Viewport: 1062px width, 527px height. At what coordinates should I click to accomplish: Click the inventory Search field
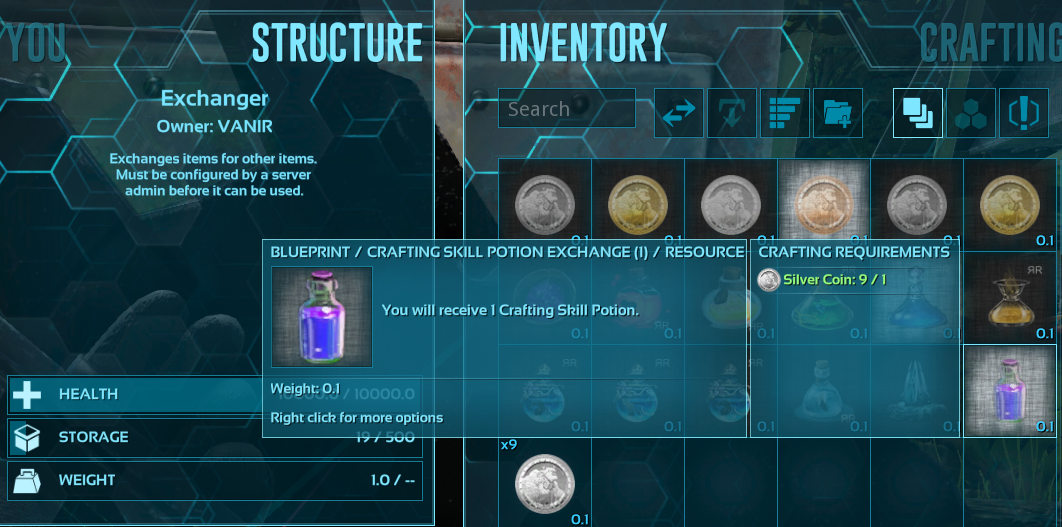566,109
